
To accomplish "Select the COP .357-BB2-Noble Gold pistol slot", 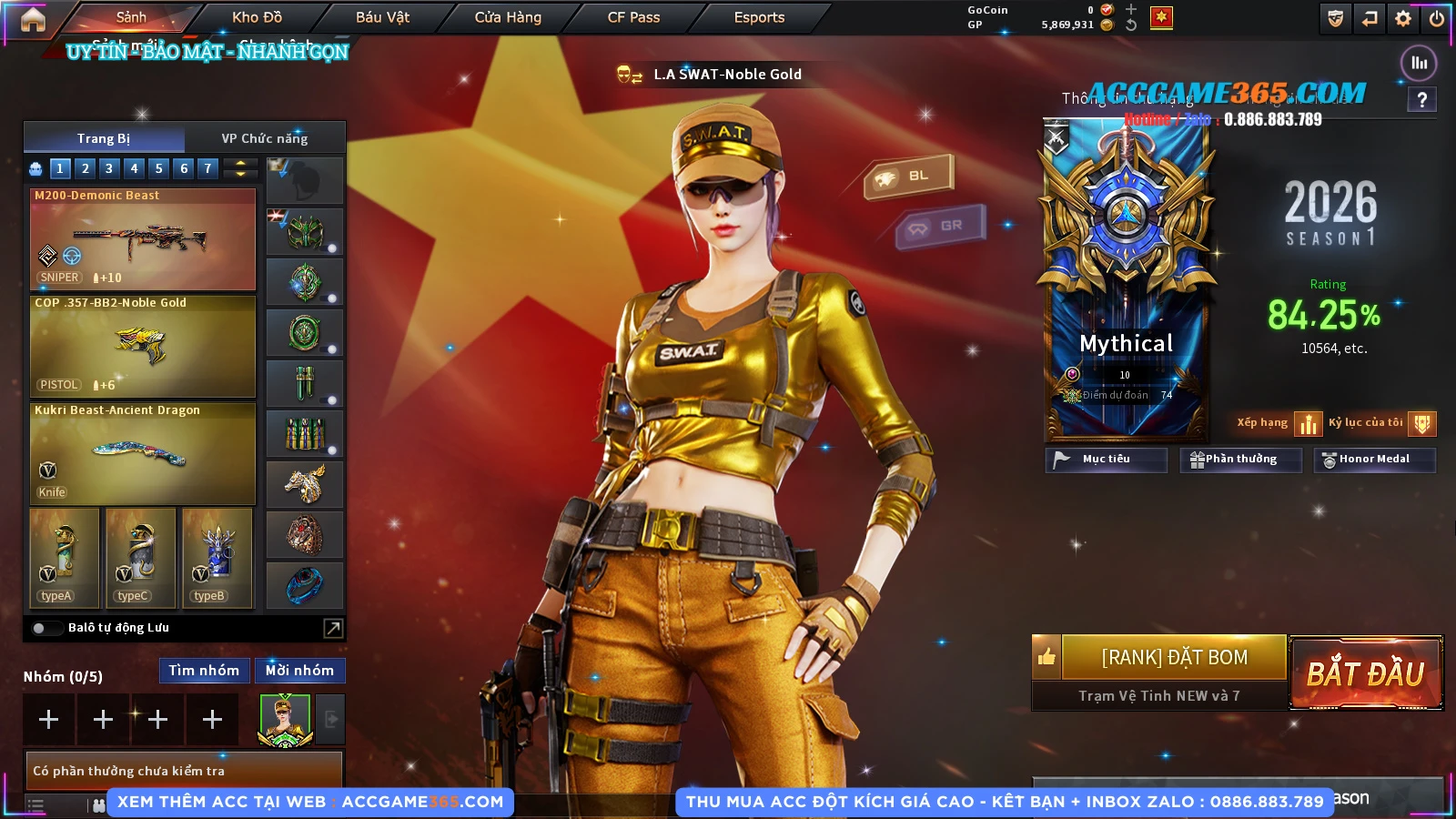I will click(143, 346).
